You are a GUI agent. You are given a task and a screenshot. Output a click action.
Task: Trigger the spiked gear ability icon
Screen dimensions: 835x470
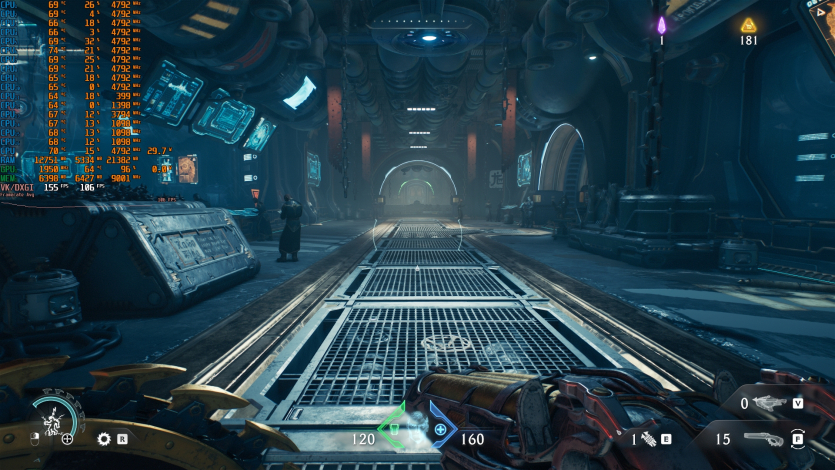104,438
